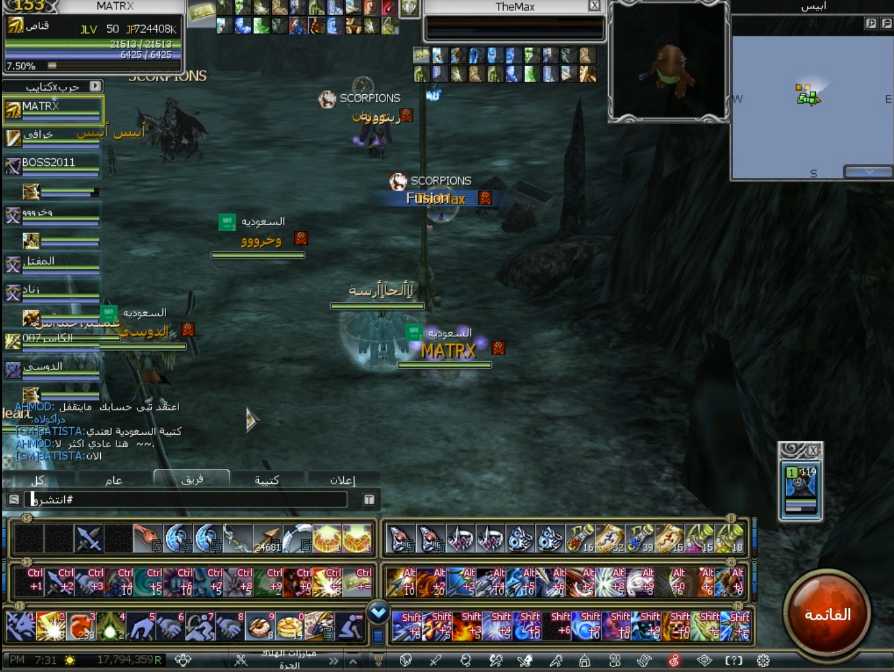Expand the minimap's bottom dropdown arrow

pos(867,172)
